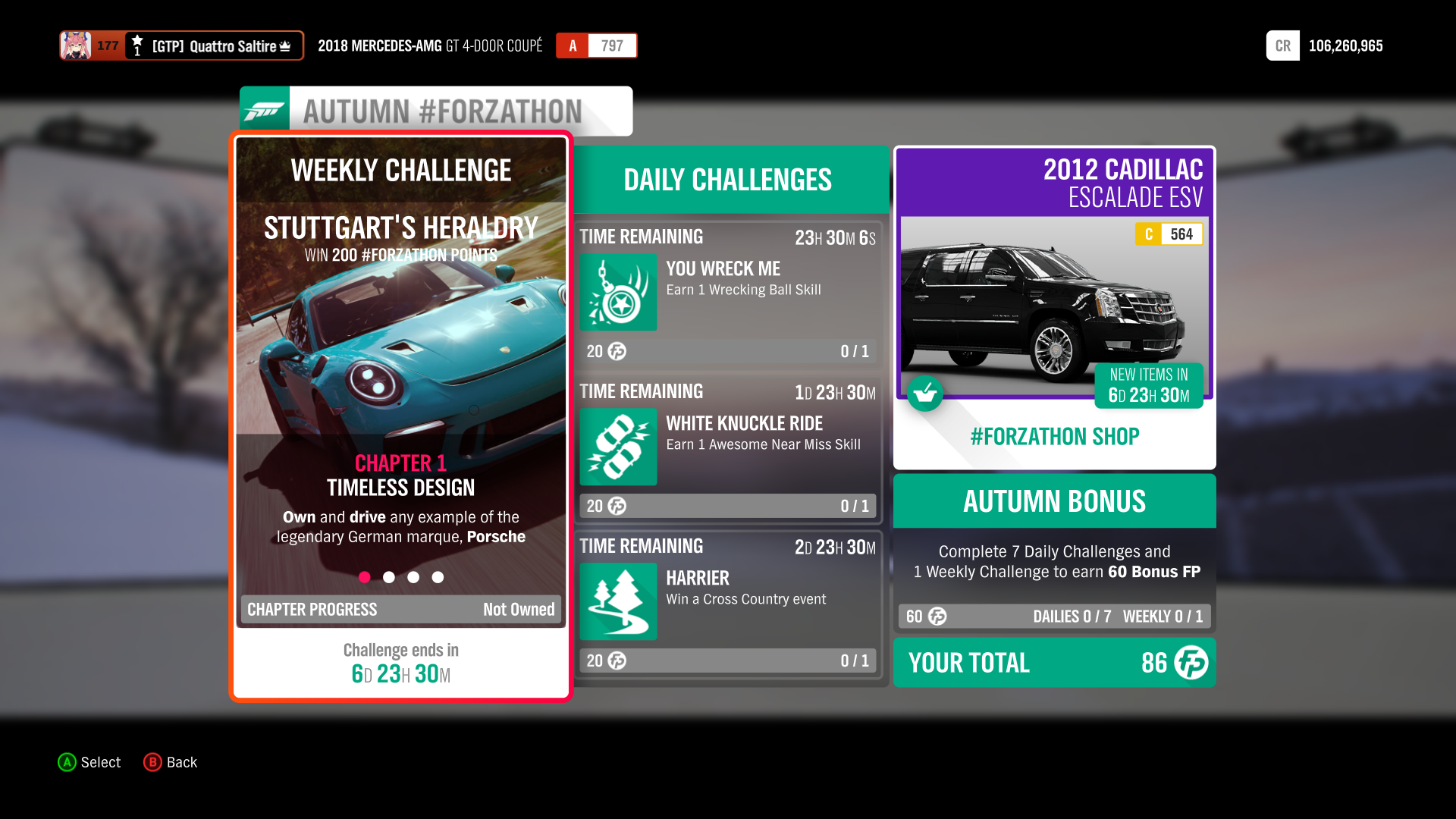Viewport: 1456px width, 819px height.
Task: Click the Near Miss skill icon
Action: [x=617, y=447]
